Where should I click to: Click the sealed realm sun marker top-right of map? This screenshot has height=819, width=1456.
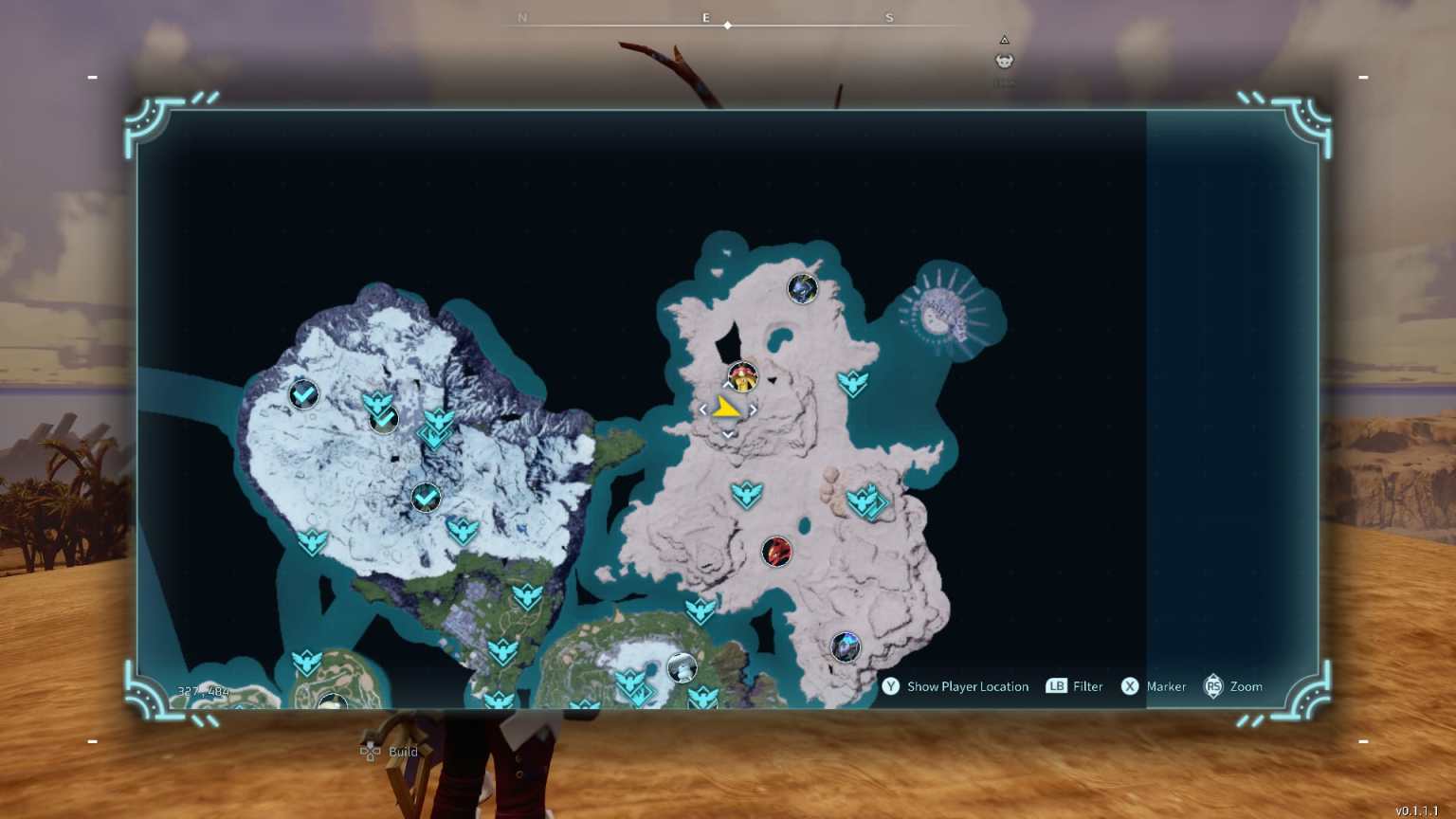click(x=937, y=313)
